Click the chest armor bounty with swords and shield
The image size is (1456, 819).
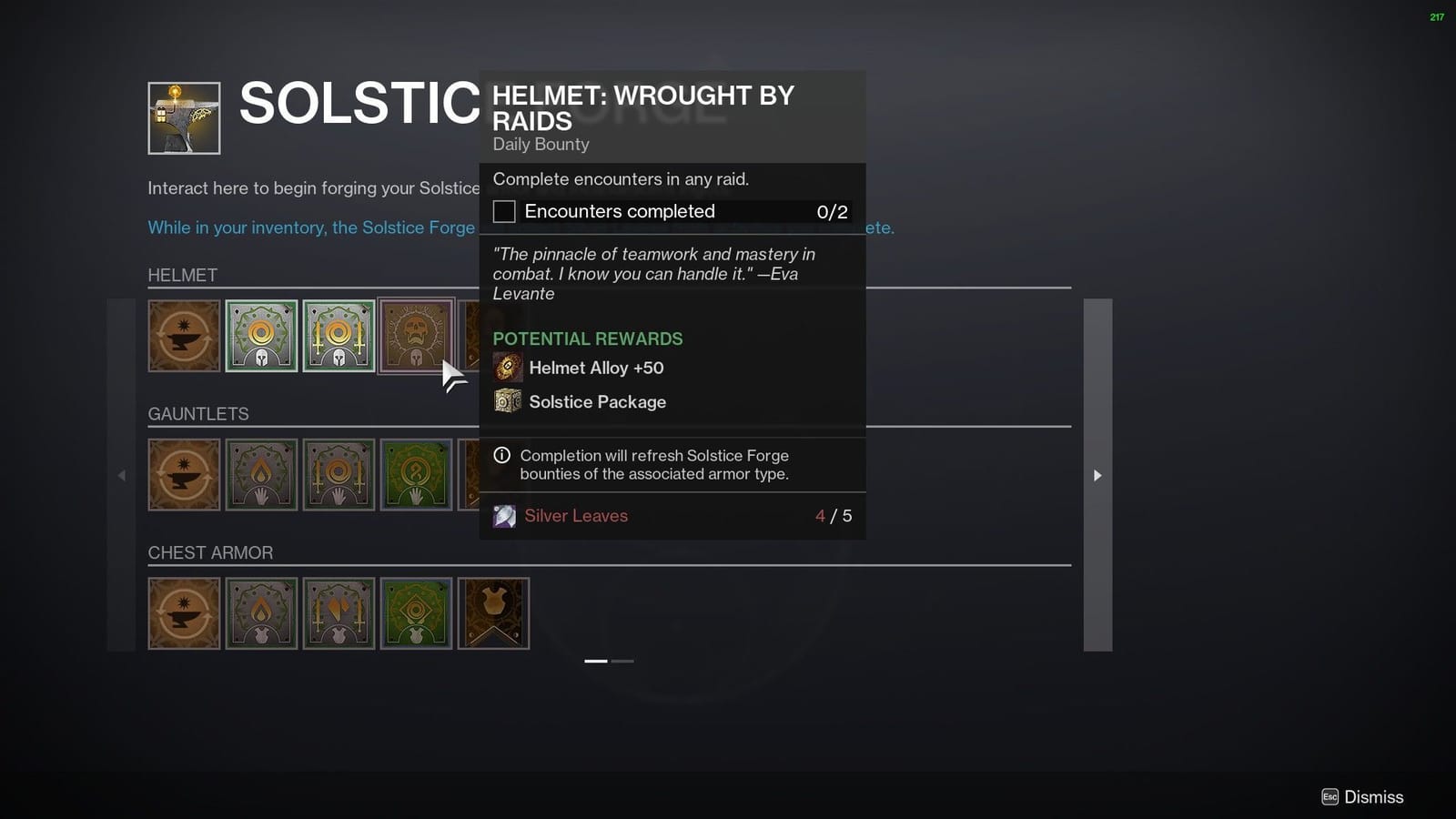338,612
